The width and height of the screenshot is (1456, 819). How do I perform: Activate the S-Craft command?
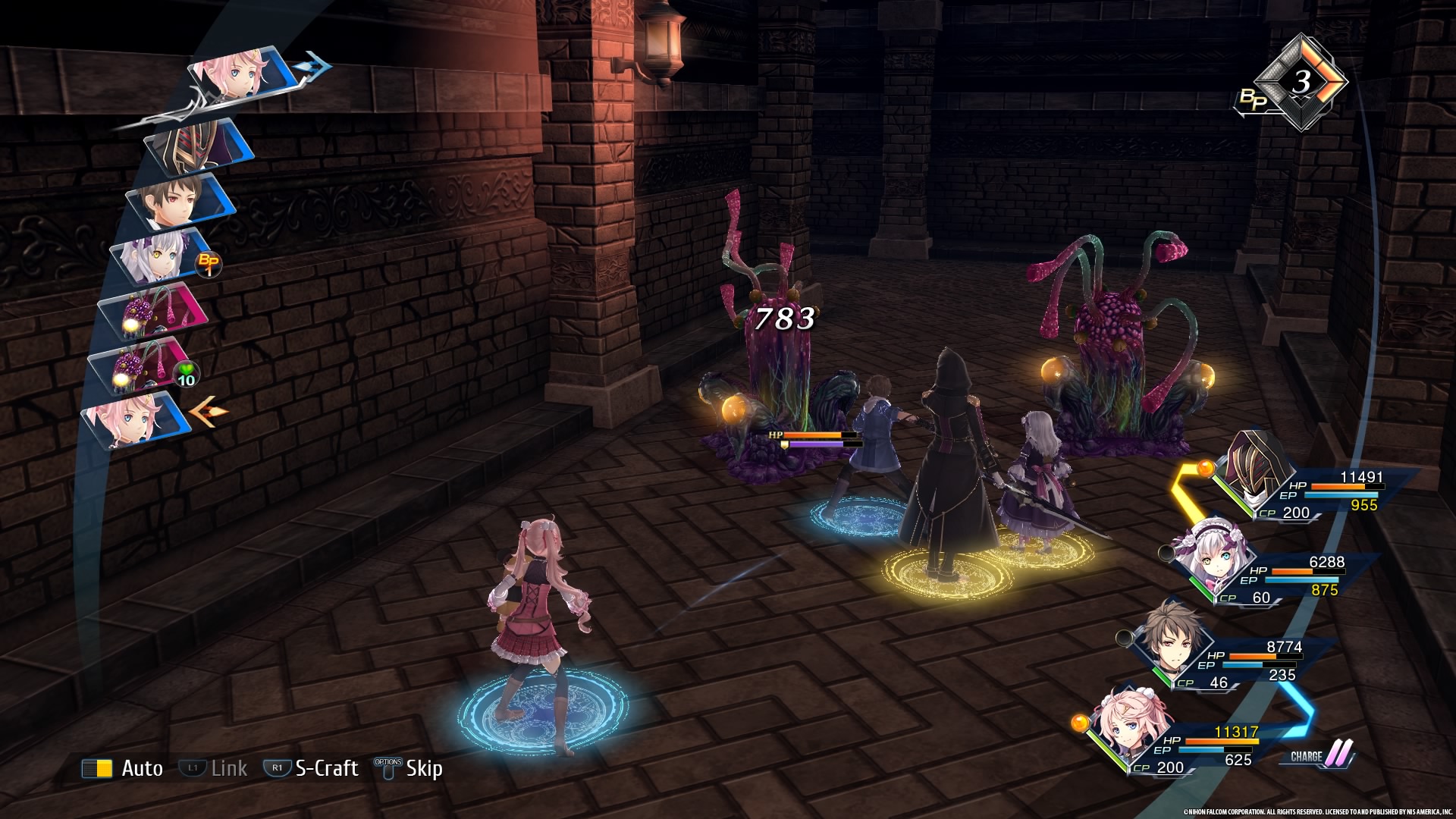[x=312, y=768]
